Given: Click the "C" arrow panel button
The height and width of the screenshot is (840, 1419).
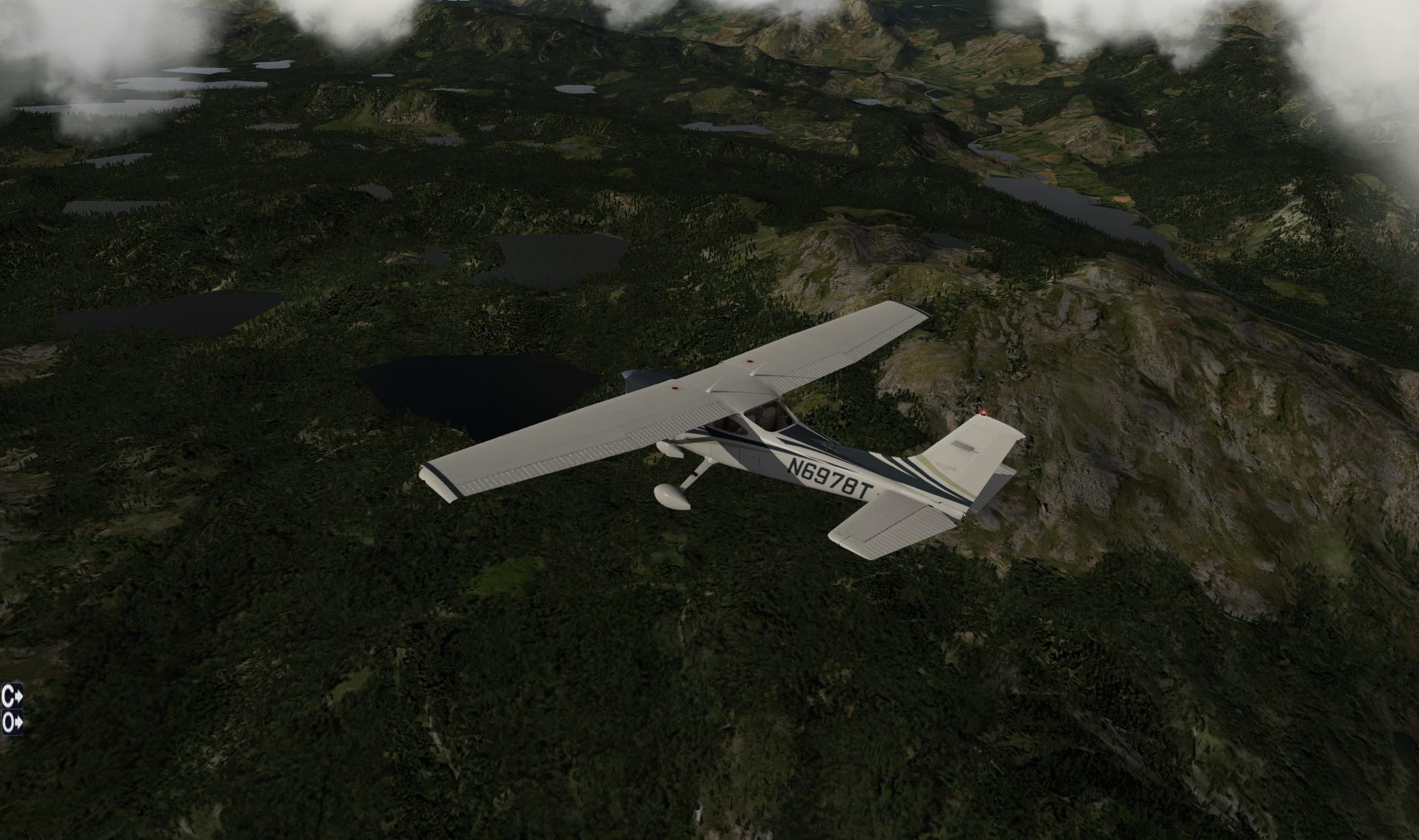Looking at the screenshot, I should [12, 697].
